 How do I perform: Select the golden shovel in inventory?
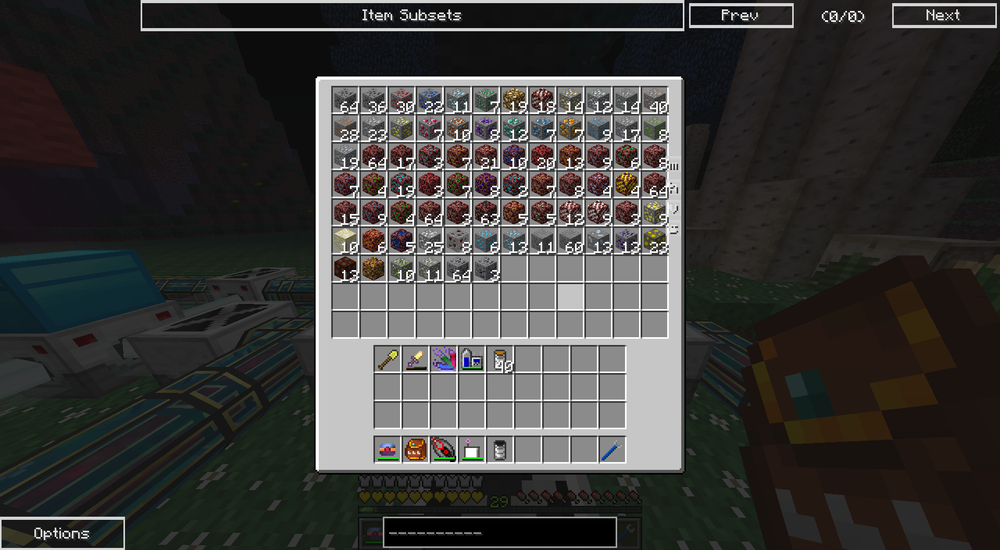tap(388, 360)
